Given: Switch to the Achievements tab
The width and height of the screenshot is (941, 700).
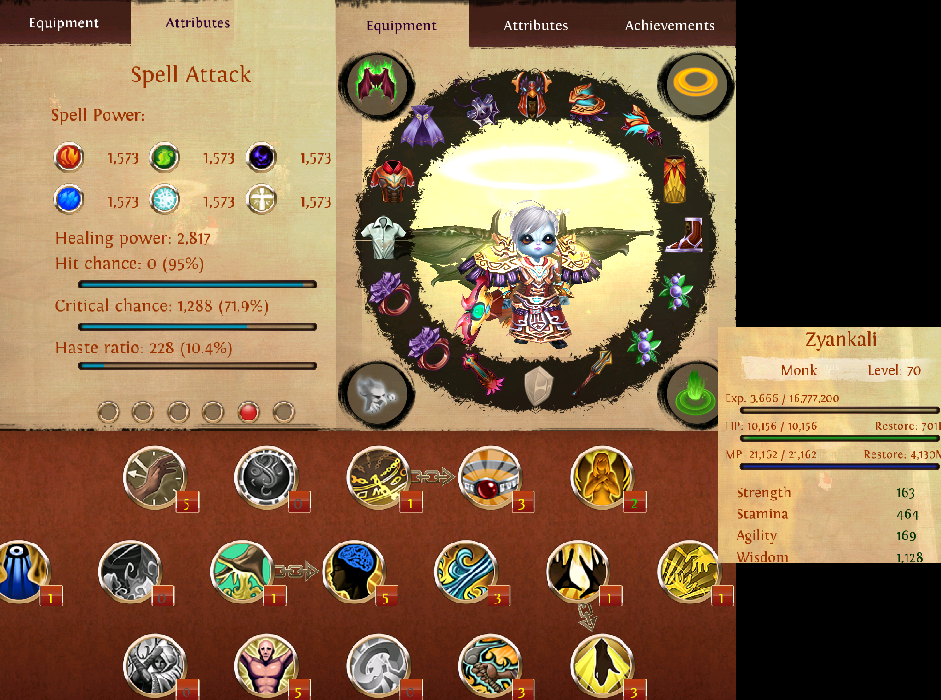Looking at the screenshot, I should (x=669, y=25).
